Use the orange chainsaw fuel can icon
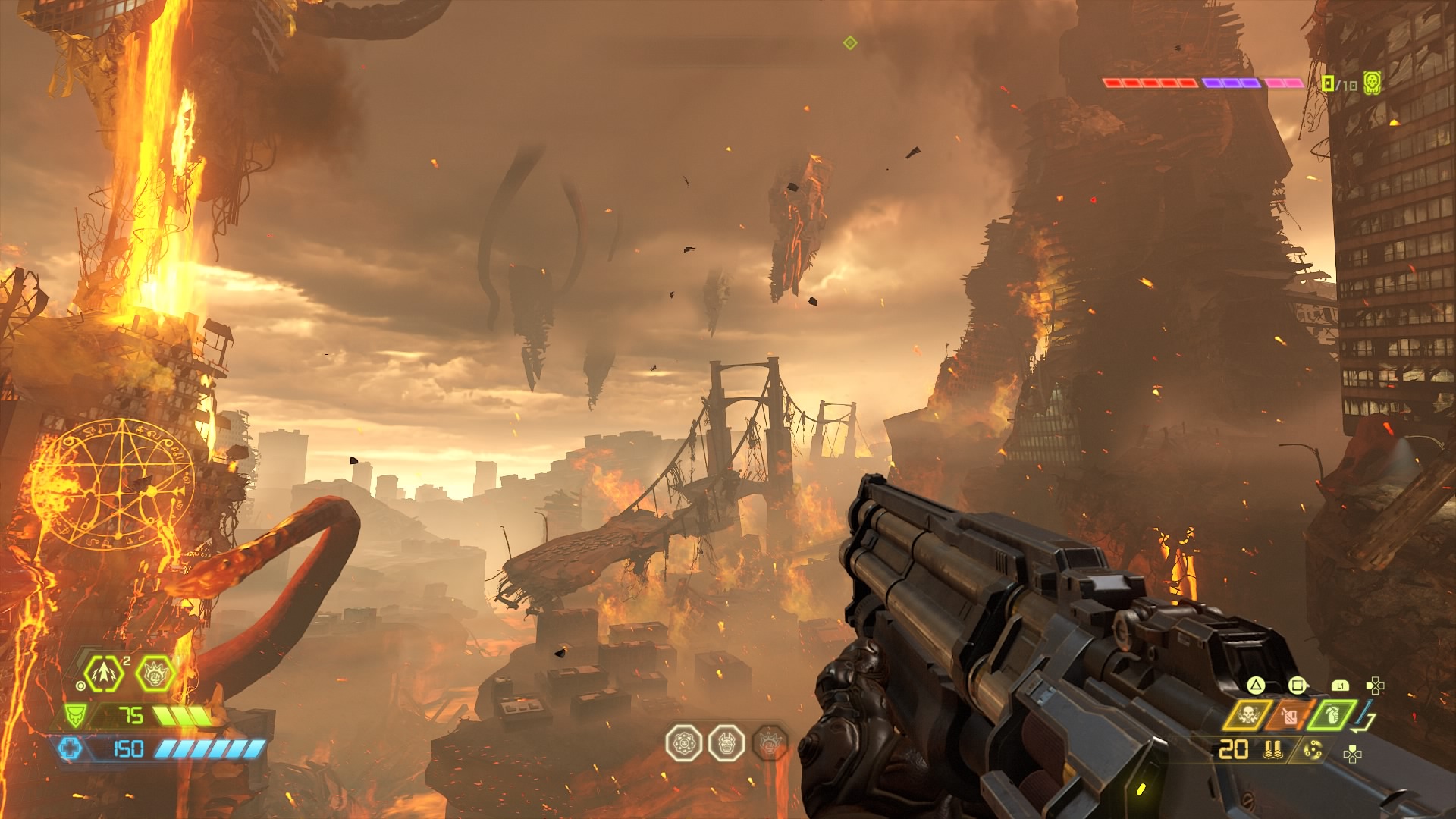Image resolution: width=1456 pixels, height=819 pixels. (1290, 715)
